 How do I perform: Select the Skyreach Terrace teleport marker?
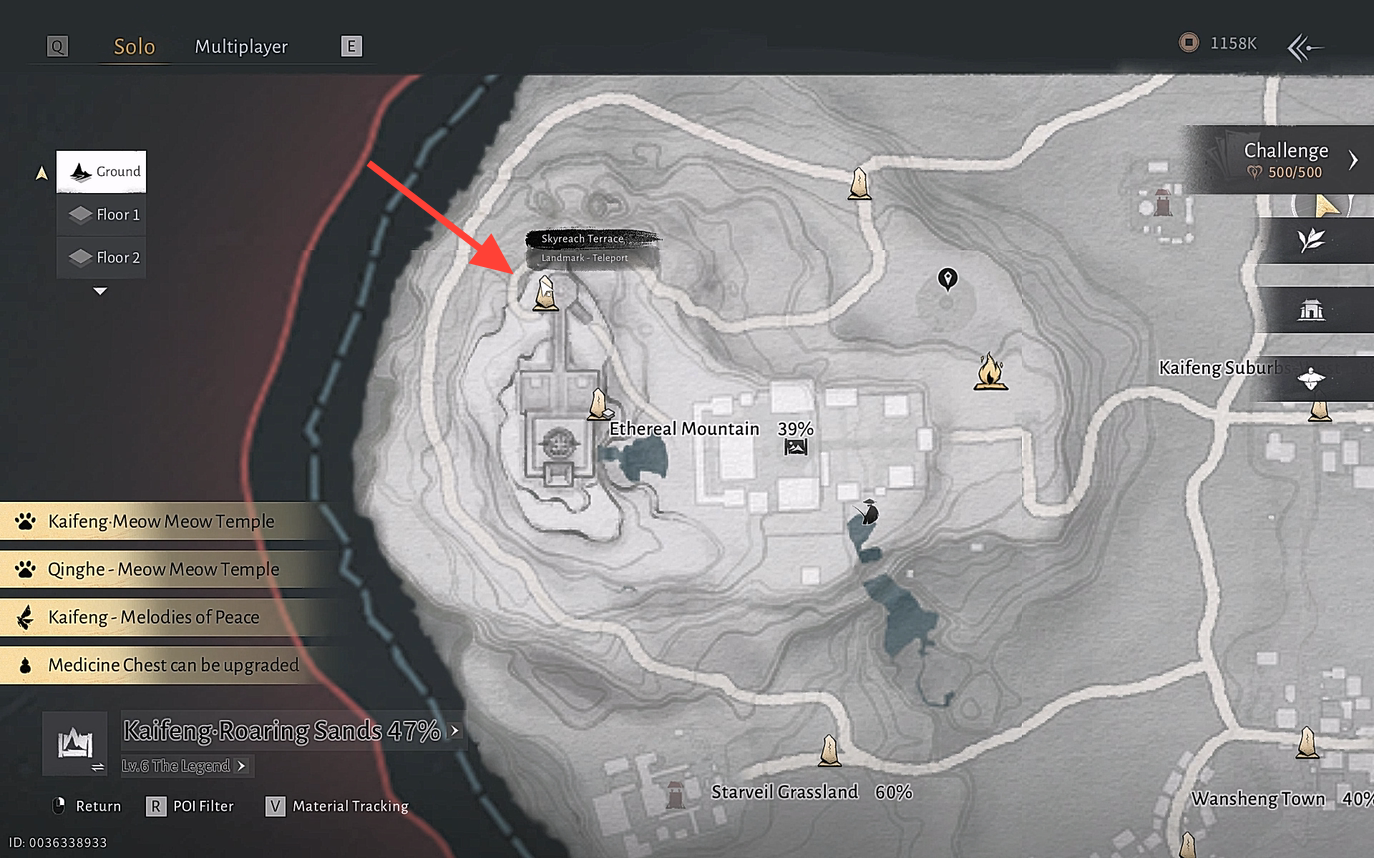pos(545,293)
